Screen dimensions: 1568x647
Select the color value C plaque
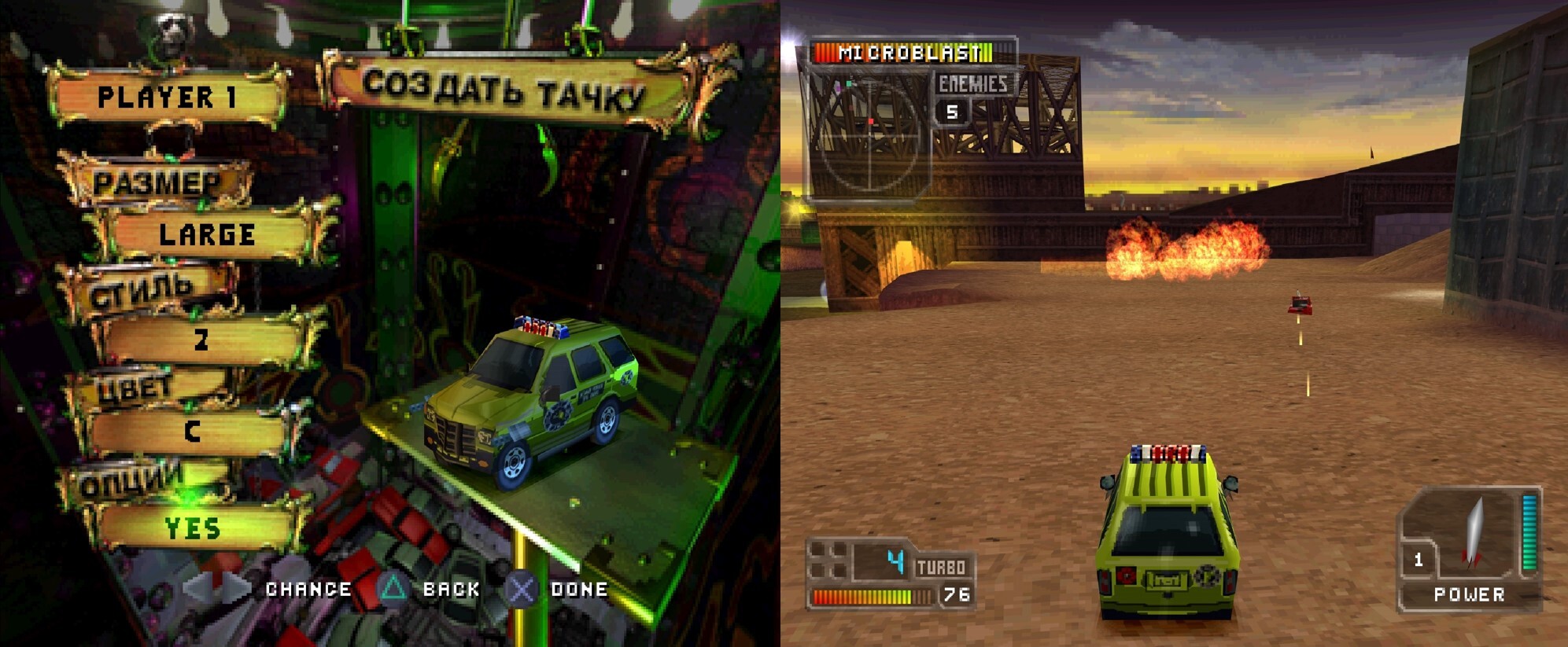[192, 431]
